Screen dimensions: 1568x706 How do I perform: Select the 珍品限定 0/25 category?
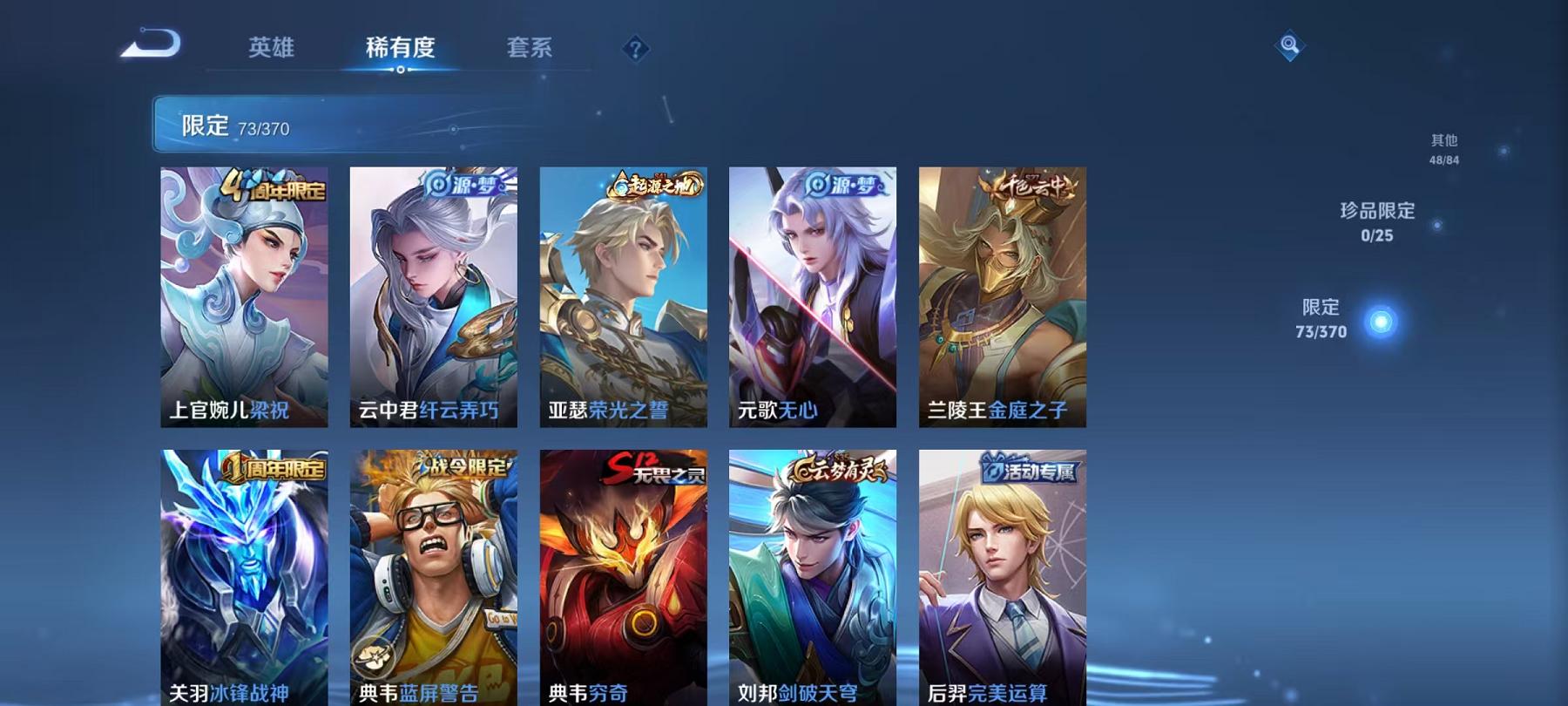[1376, 221]
